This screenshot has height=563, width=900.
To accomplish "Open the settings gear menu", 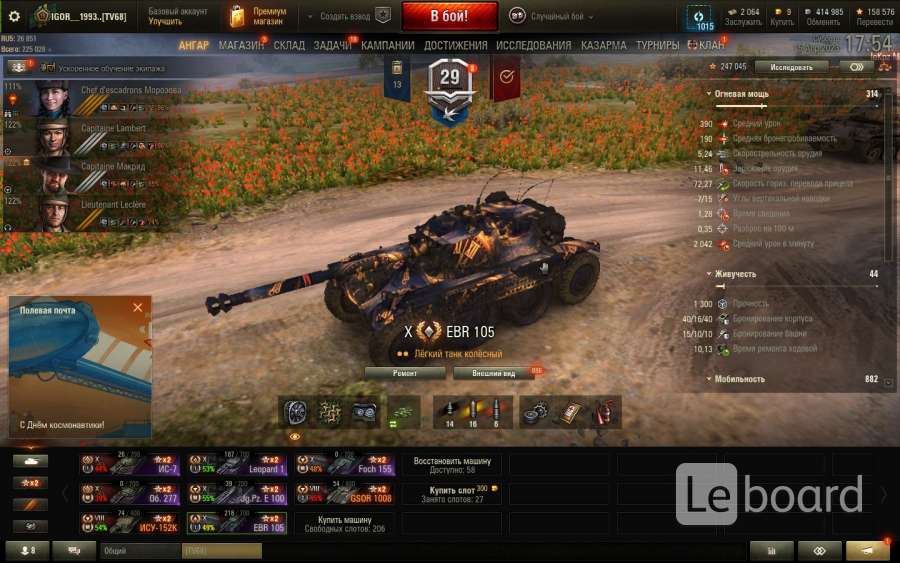I will [x=14, y=16].
